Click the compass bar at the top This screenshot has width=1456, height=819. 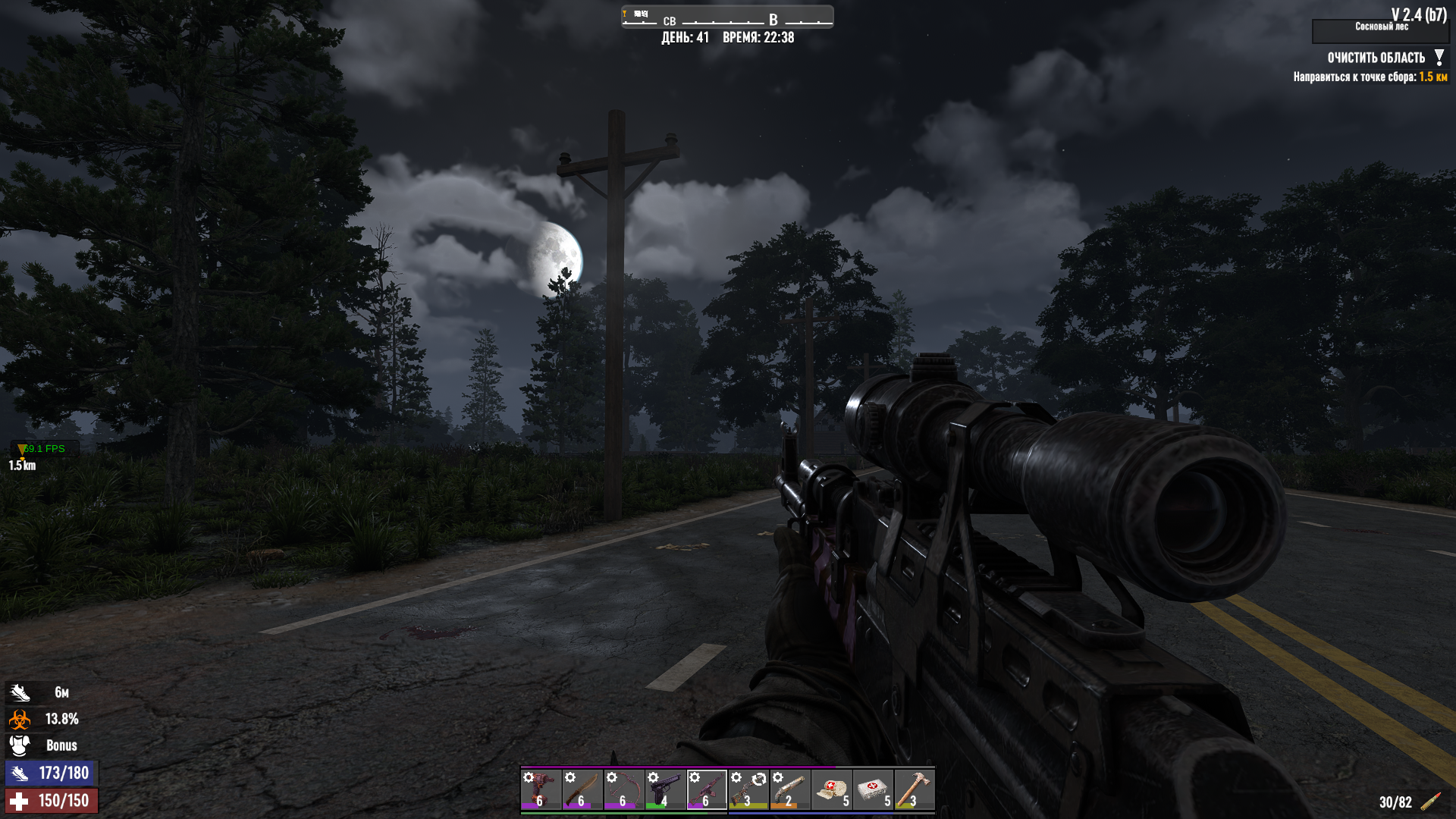click(726, 17)
